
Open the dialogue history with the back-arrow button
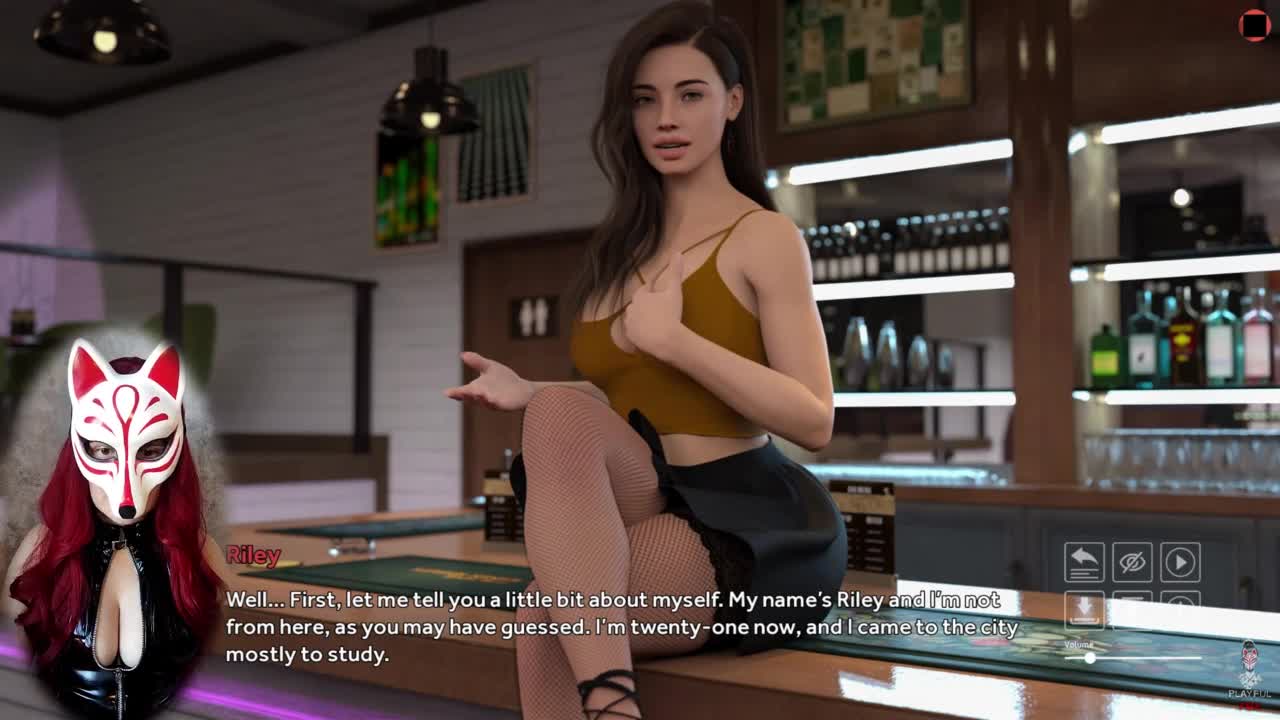point(1084,562)
